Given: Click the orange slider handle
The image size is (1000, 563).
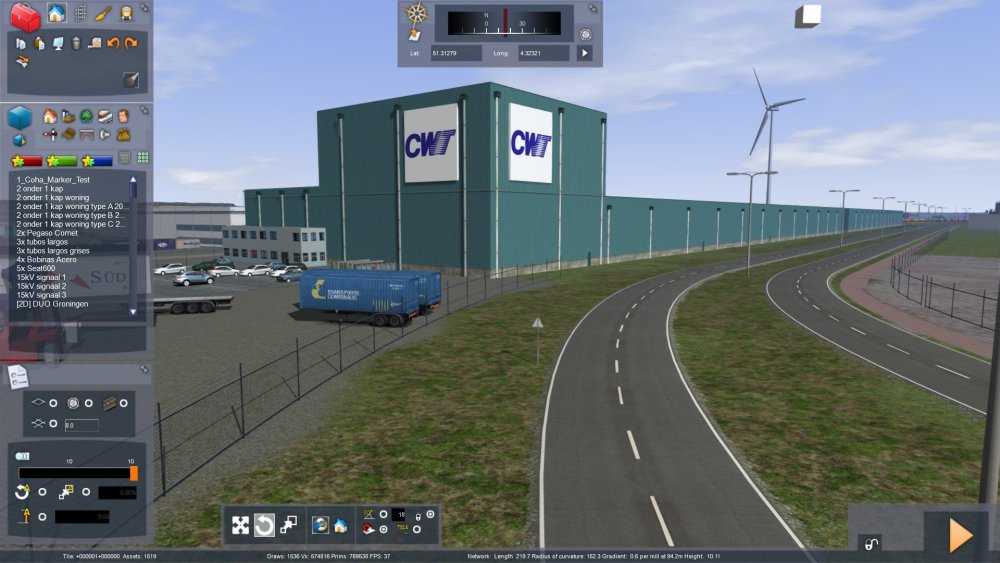Looking at the screenshot, I should (134, 473).
